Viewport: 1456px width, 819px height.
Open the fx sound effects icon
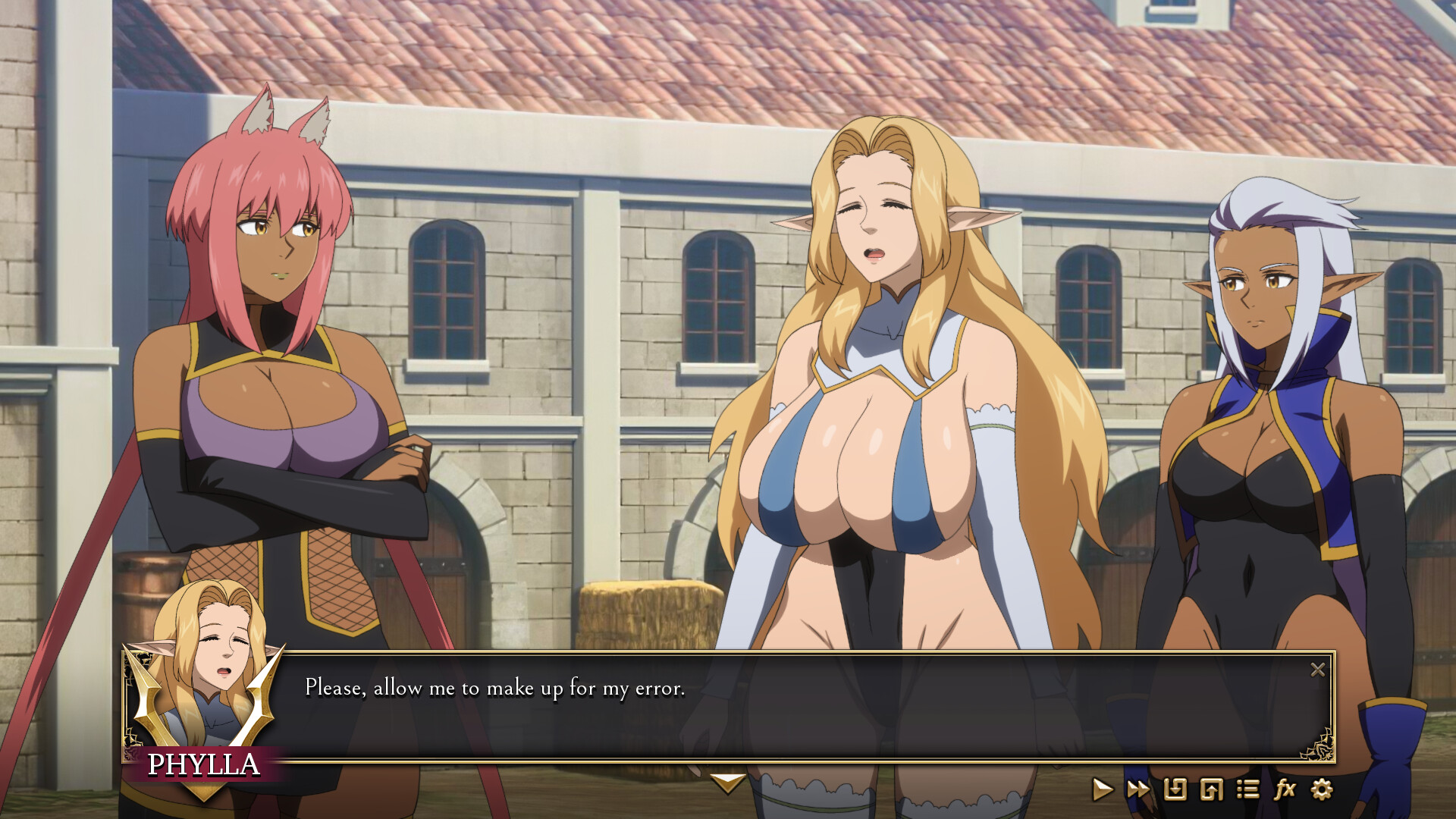pyautogui.click(x=1285, y=789)
